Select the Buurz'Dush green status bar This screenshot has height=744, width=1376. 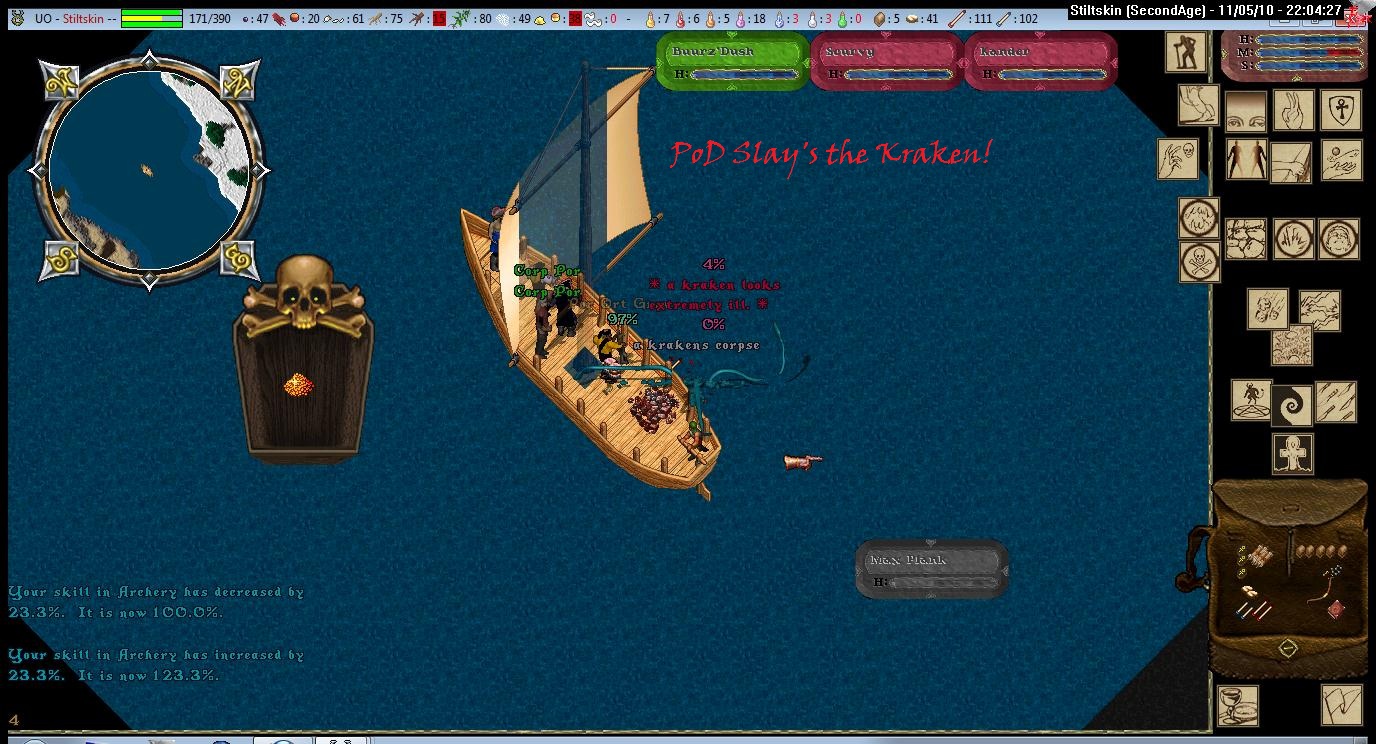[733, 61]
